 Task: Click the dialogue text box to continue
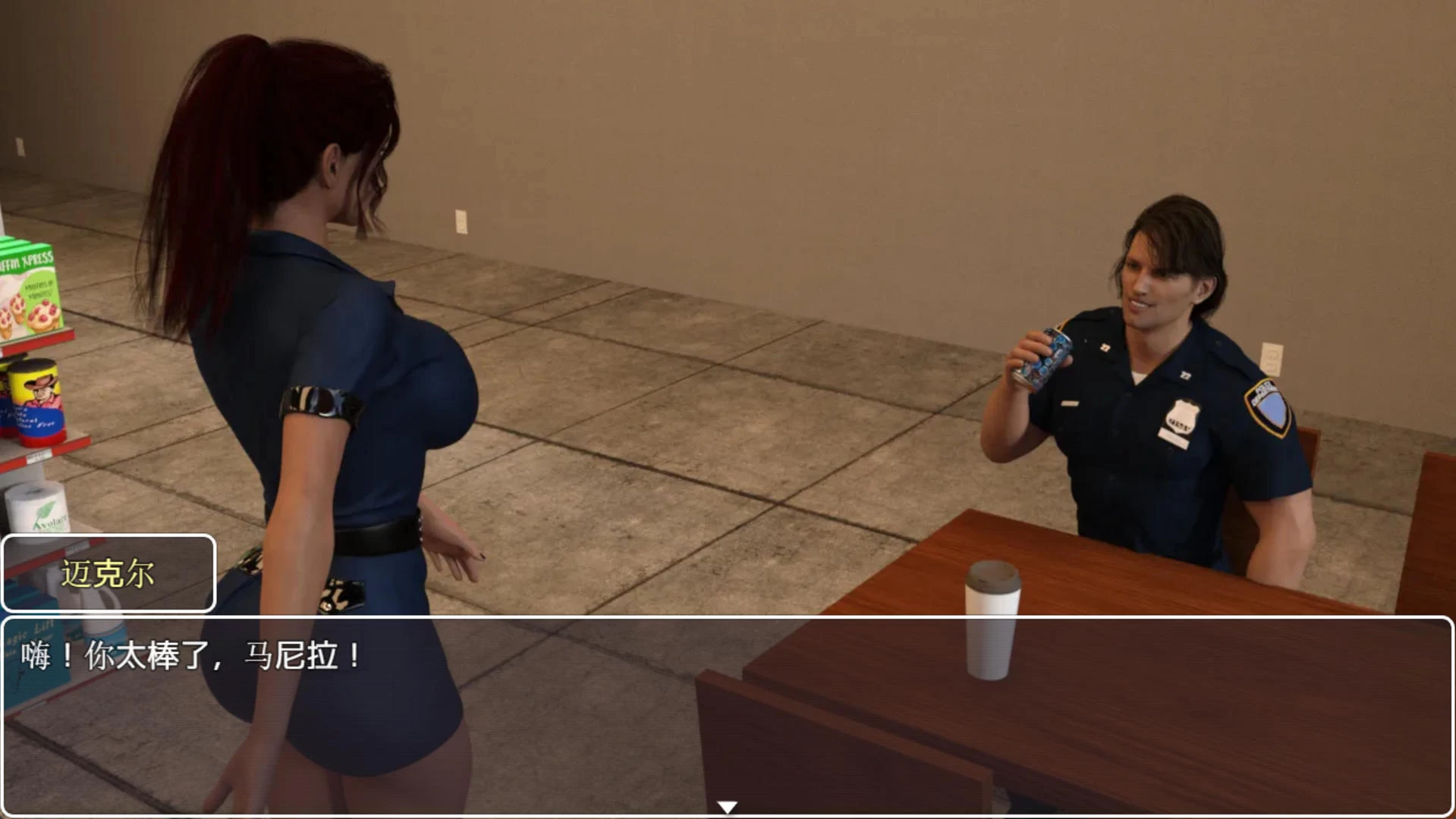pyautogui.click(x=727, y=713)
